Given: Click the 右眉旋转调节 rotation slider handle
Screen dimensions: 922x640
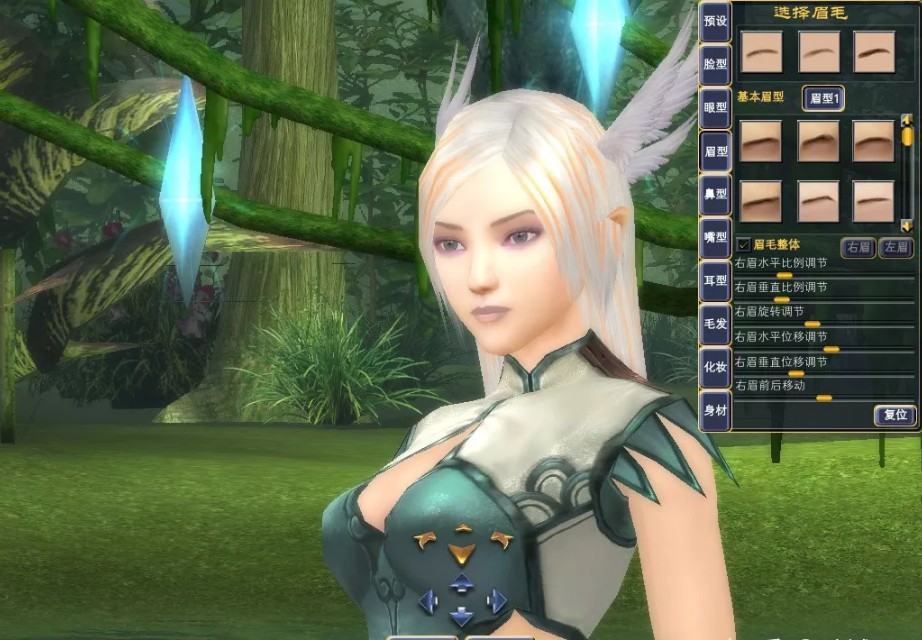Looking at the screenshot, I should 812,324.
